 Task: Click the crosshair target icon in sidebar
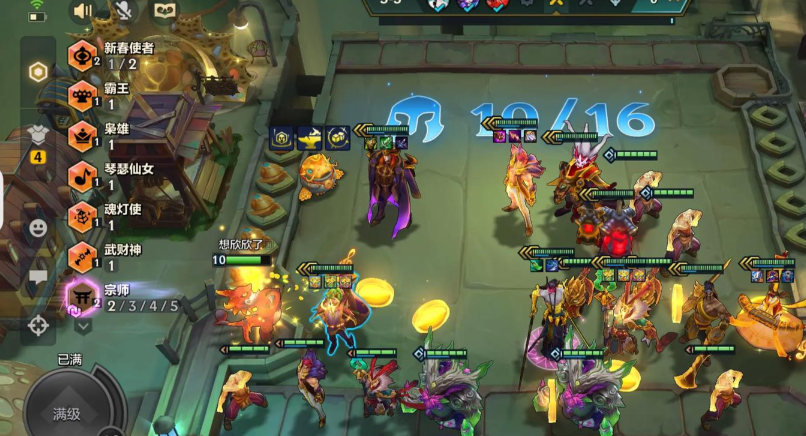(x=38, y=325)
